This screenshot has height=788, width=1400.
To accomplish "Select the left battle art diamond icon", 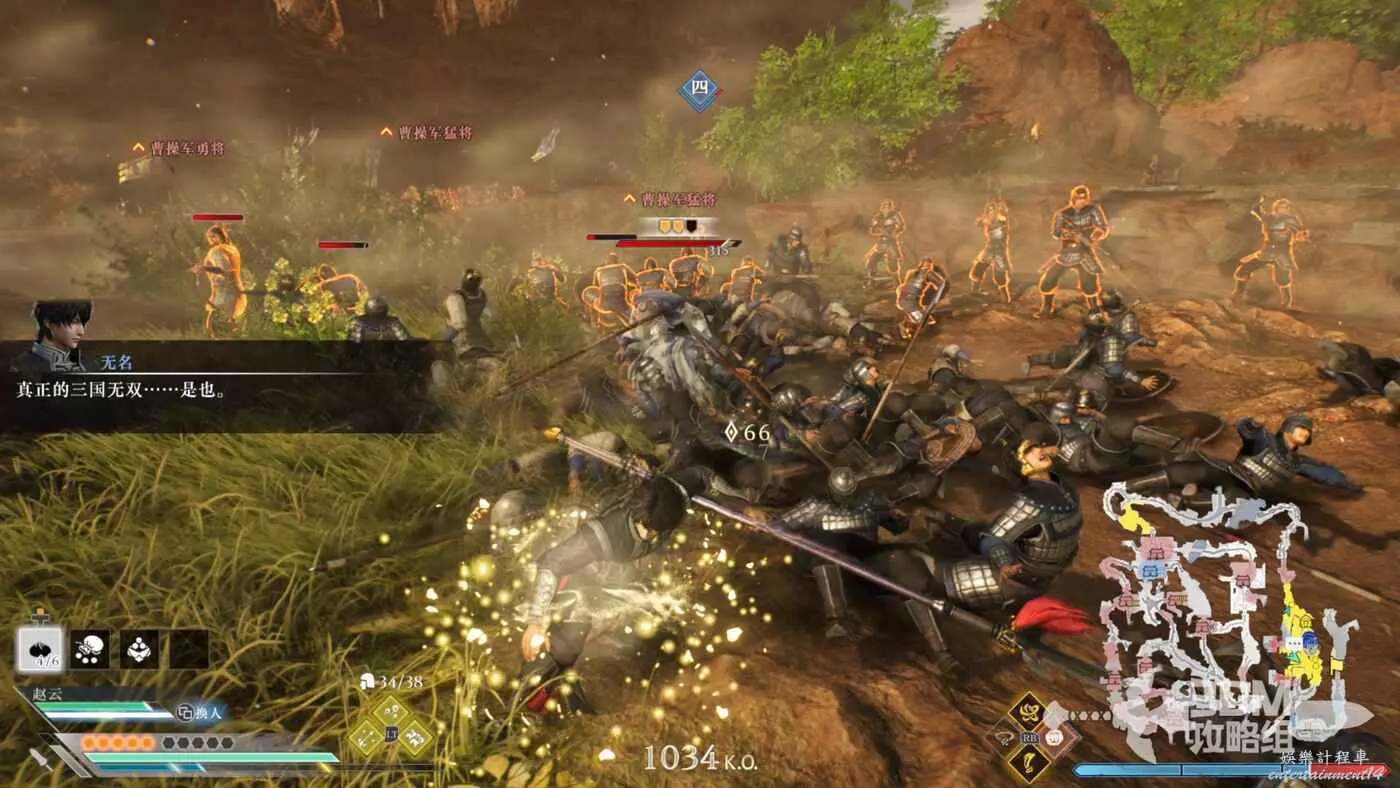I will pos(1003,737).
